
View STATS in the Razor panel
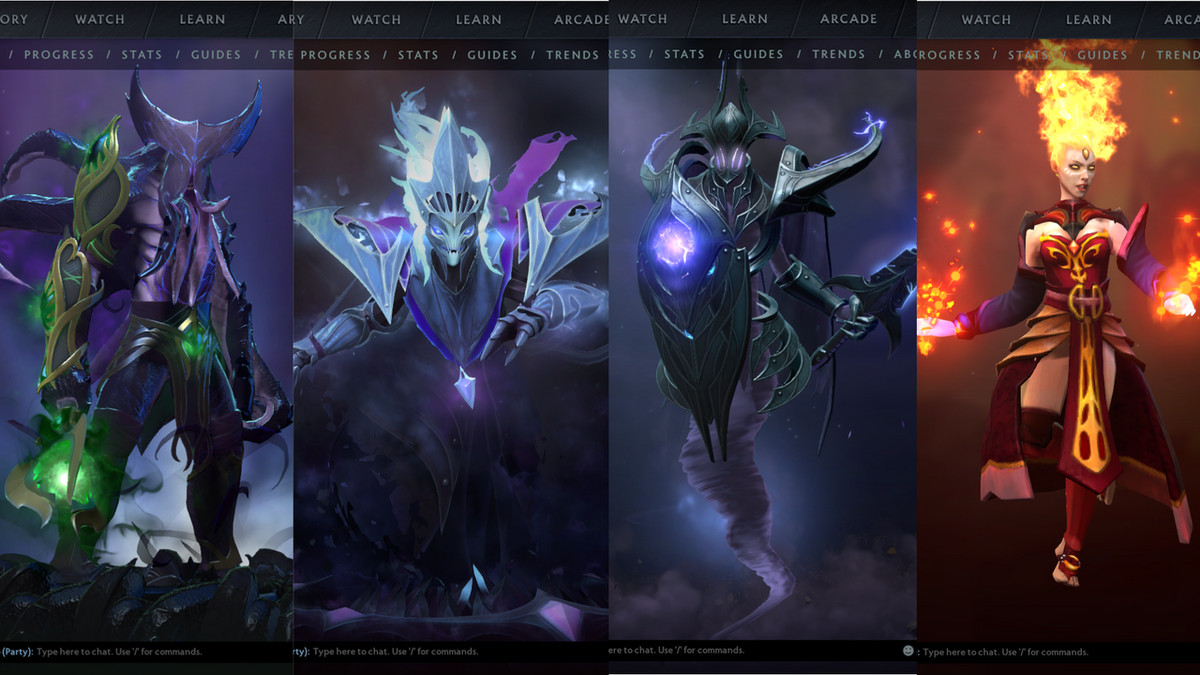point(684,54)
